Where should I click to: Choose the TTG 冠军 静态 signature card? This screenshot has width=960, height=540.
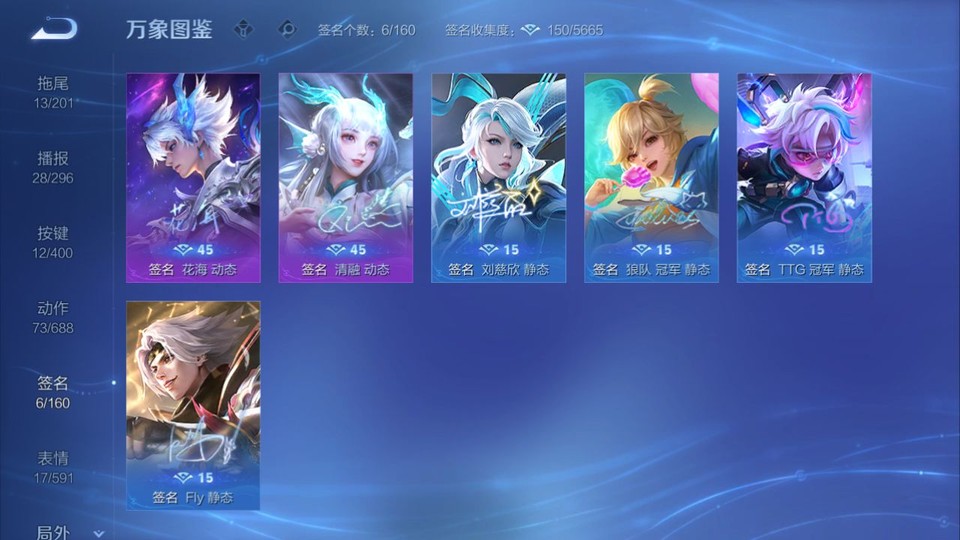click(804, 177)
